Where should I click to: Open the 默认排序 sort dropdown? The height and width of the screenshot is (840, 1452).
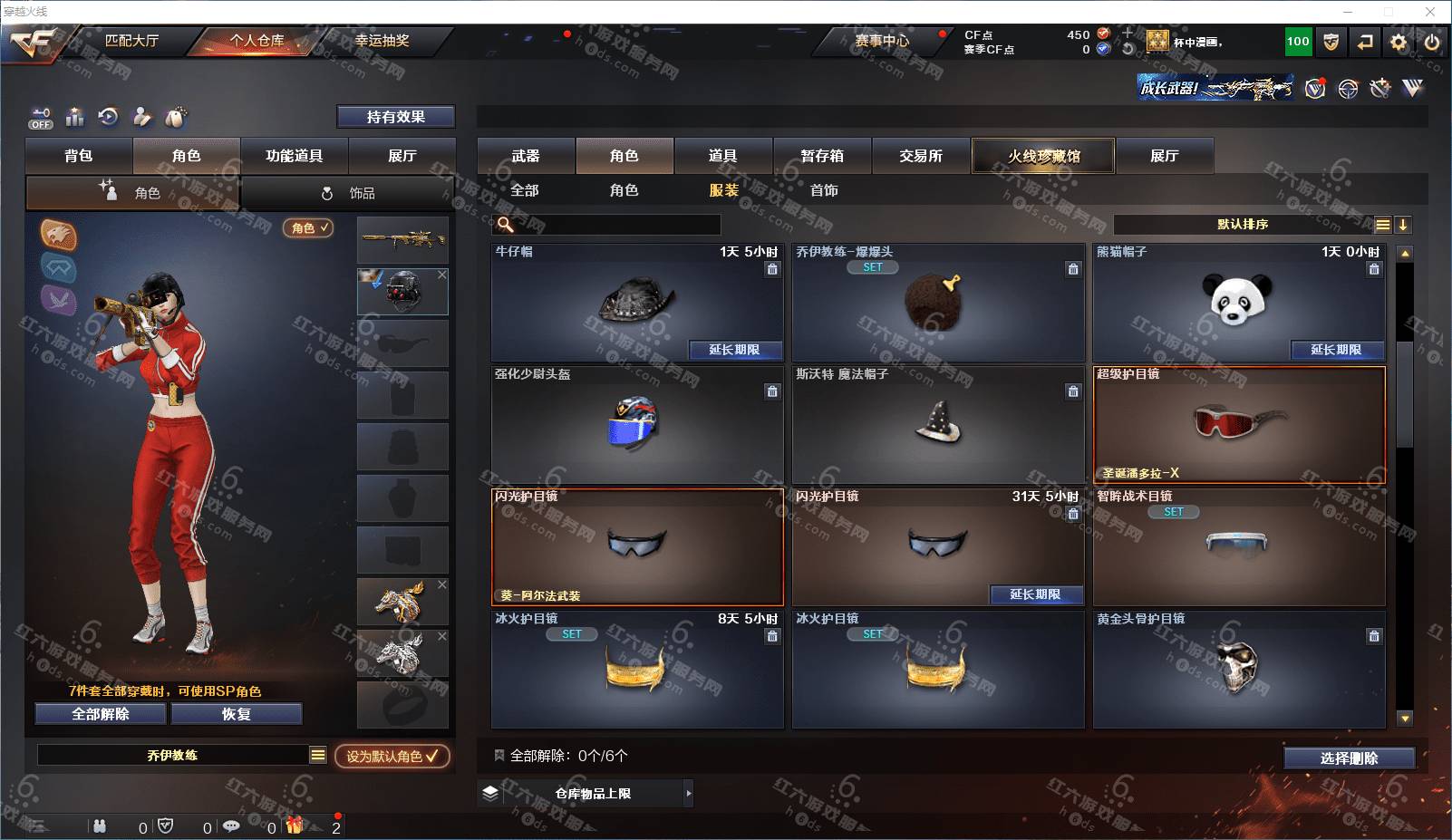click(x=1243, y=225)
